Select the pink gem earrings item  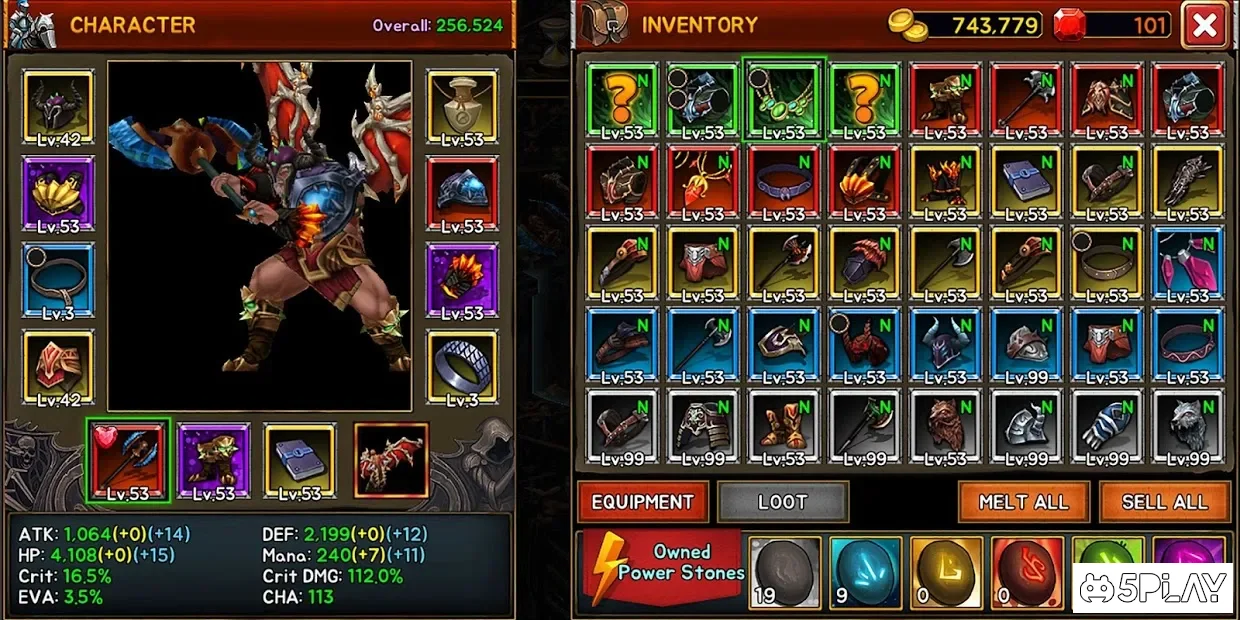(x=1187, y=262)
